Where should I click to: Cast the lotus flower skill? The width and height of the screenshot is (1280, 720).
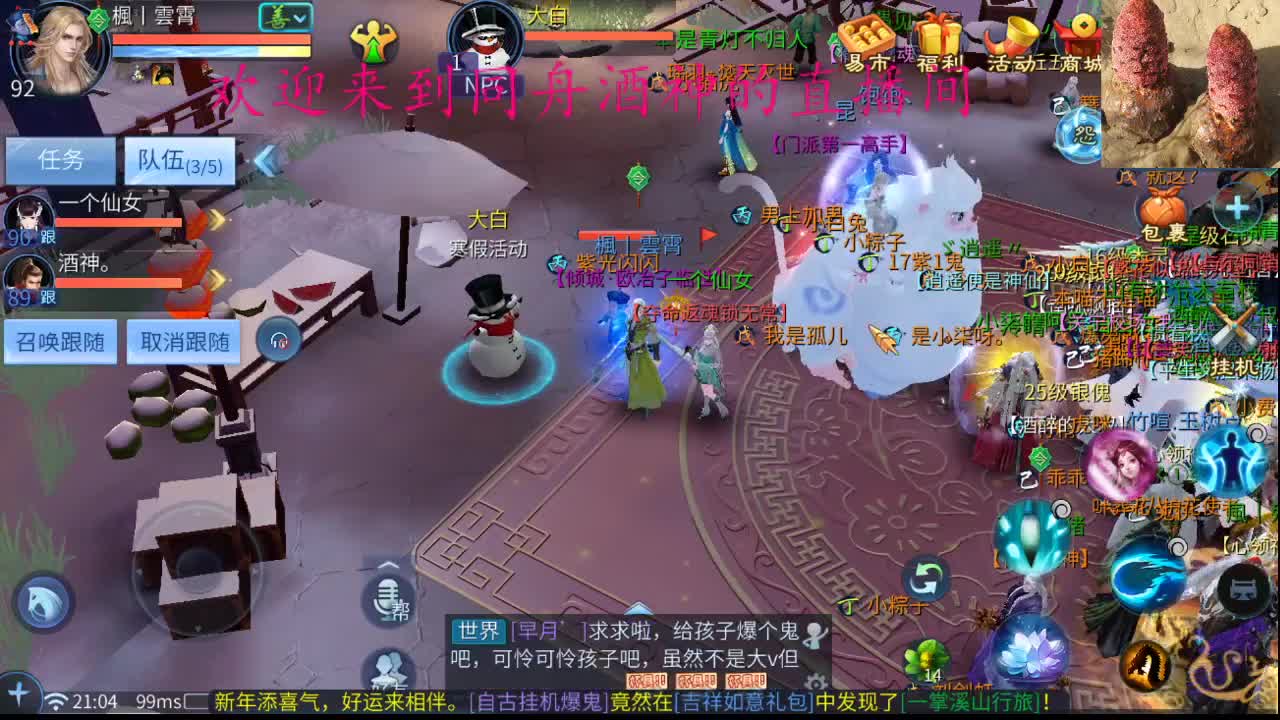point(1032,652)
